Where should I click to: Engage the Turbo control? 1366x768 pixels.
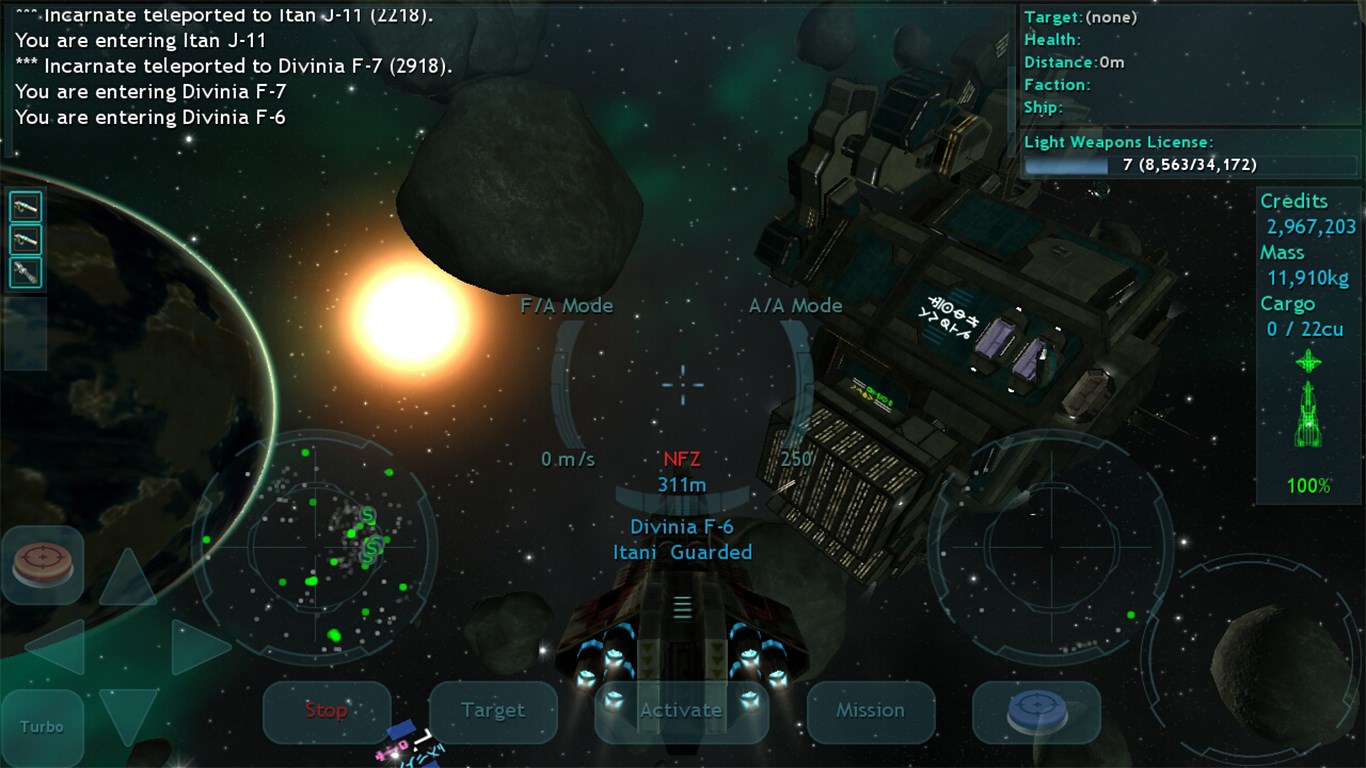(42, 727)
